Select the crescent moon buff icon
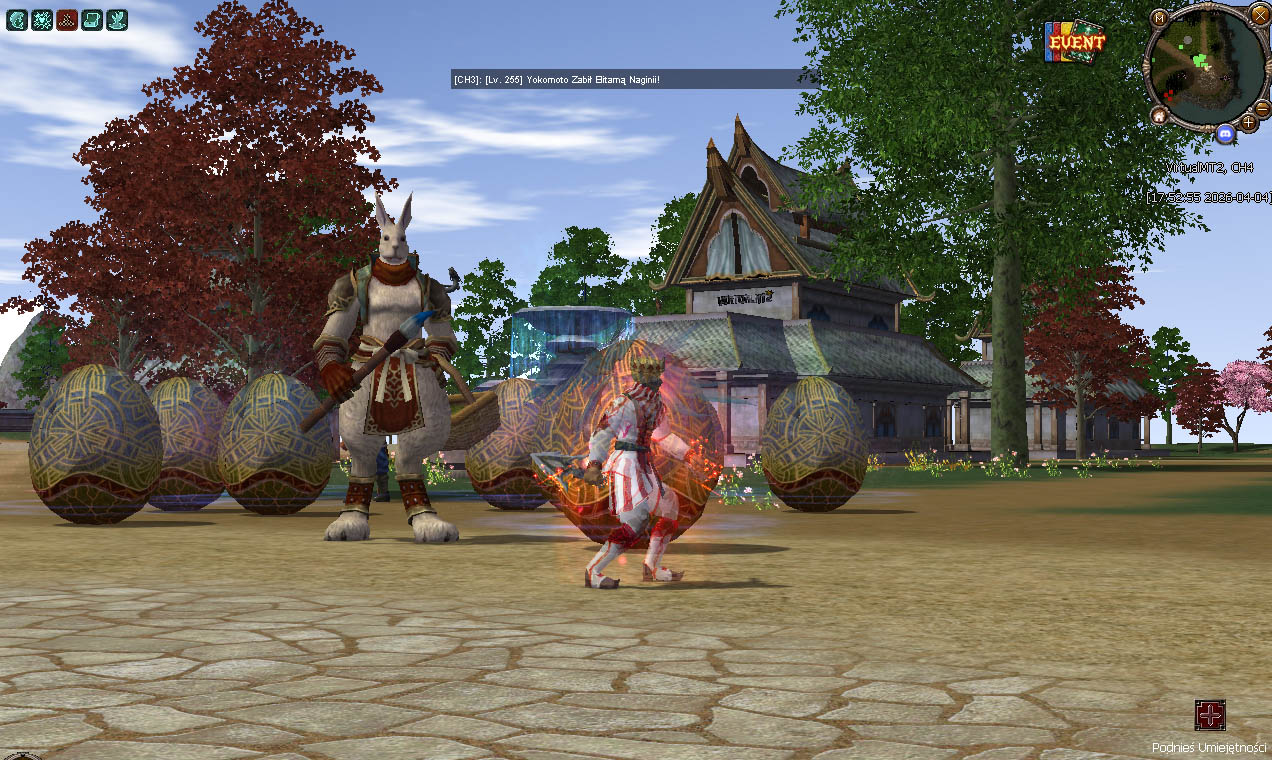This screenshot has height=760, width=1272. point(17,19)
